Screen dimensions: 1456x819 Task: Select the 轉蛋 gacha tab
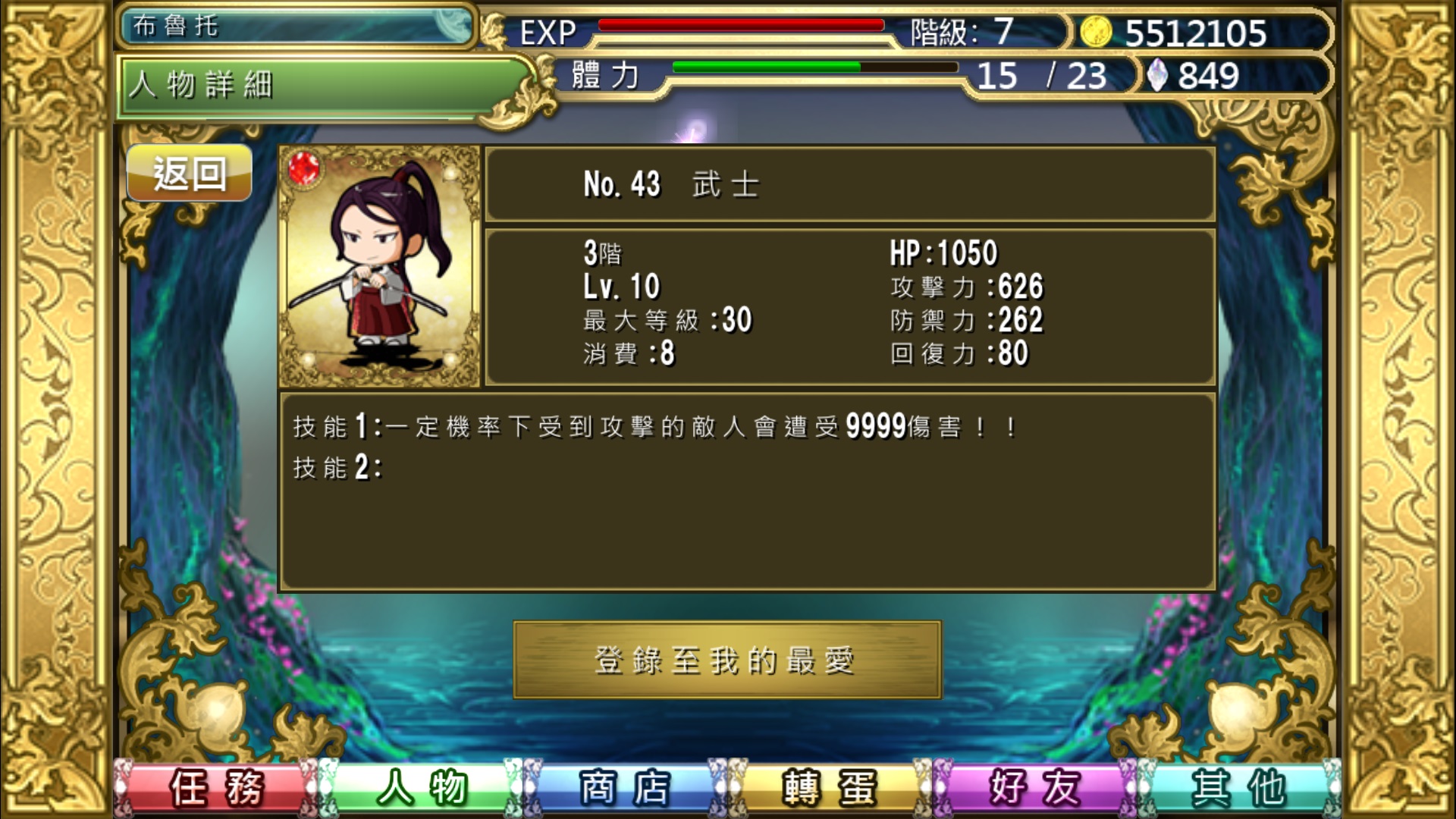[830, 787]
